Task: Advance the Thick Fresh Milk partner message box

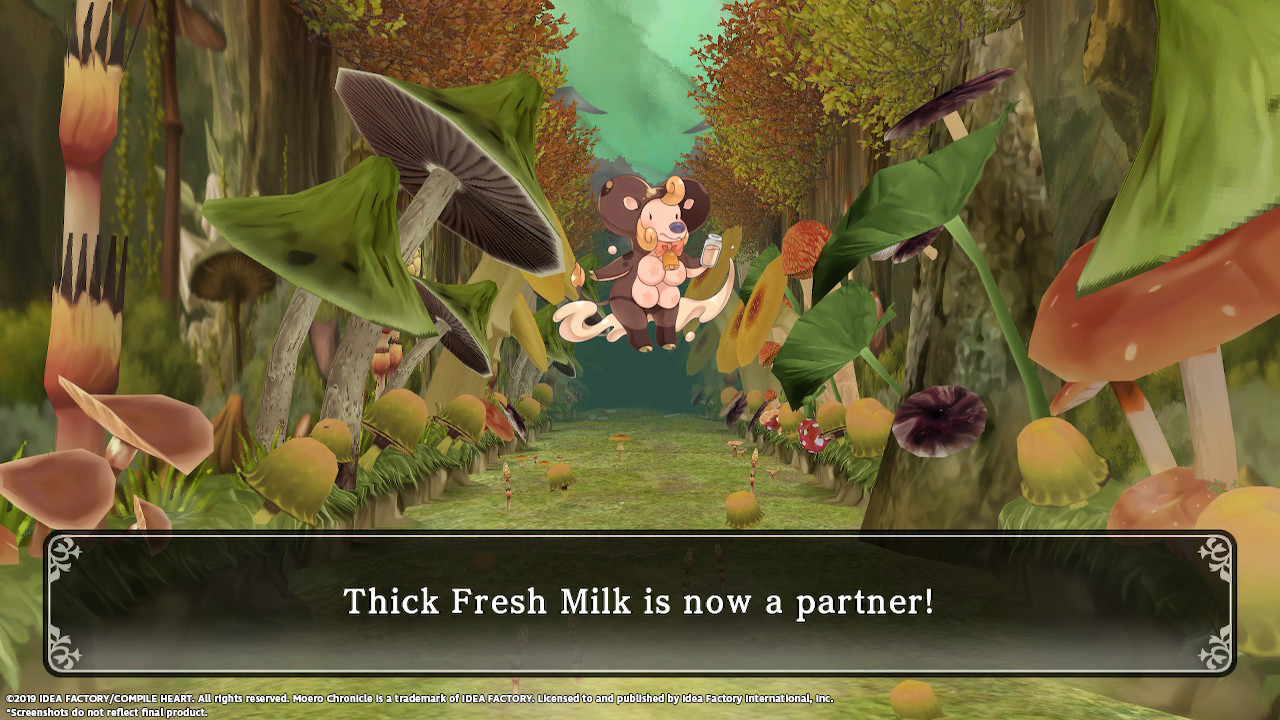Action: (x=640, y=602)
